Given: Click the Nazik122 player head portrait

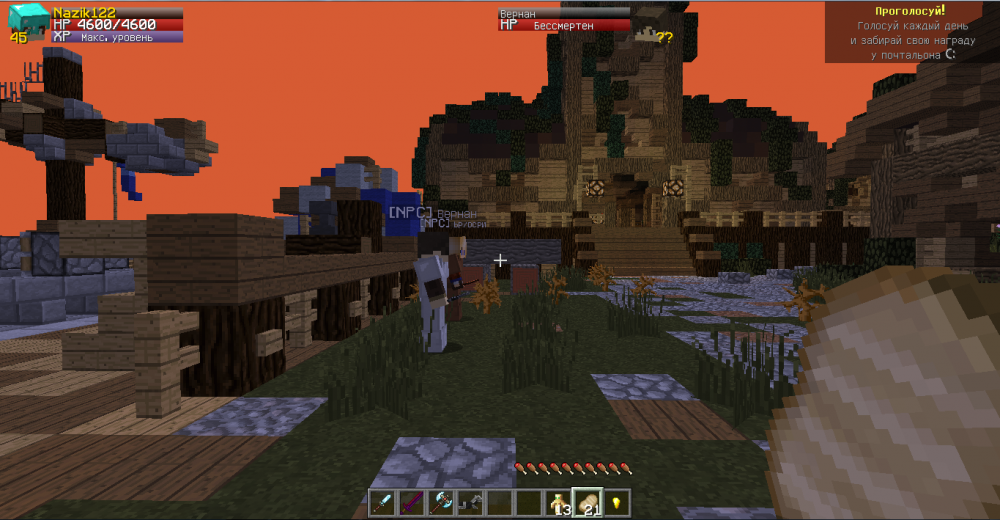Looking at the screenshot, I should pyautogui.click(x=28, y=21).
